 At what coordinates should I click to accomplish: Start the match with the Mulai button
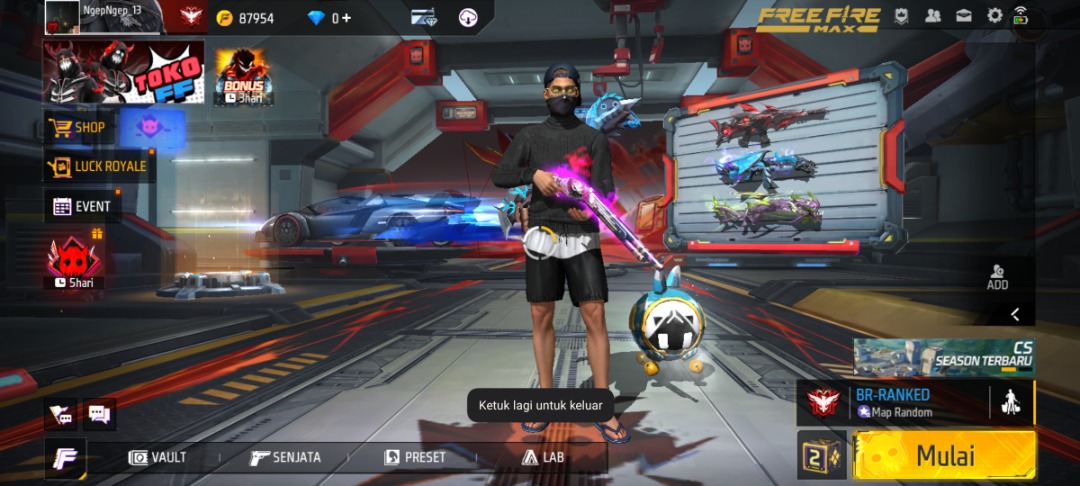tap(944, 456)
